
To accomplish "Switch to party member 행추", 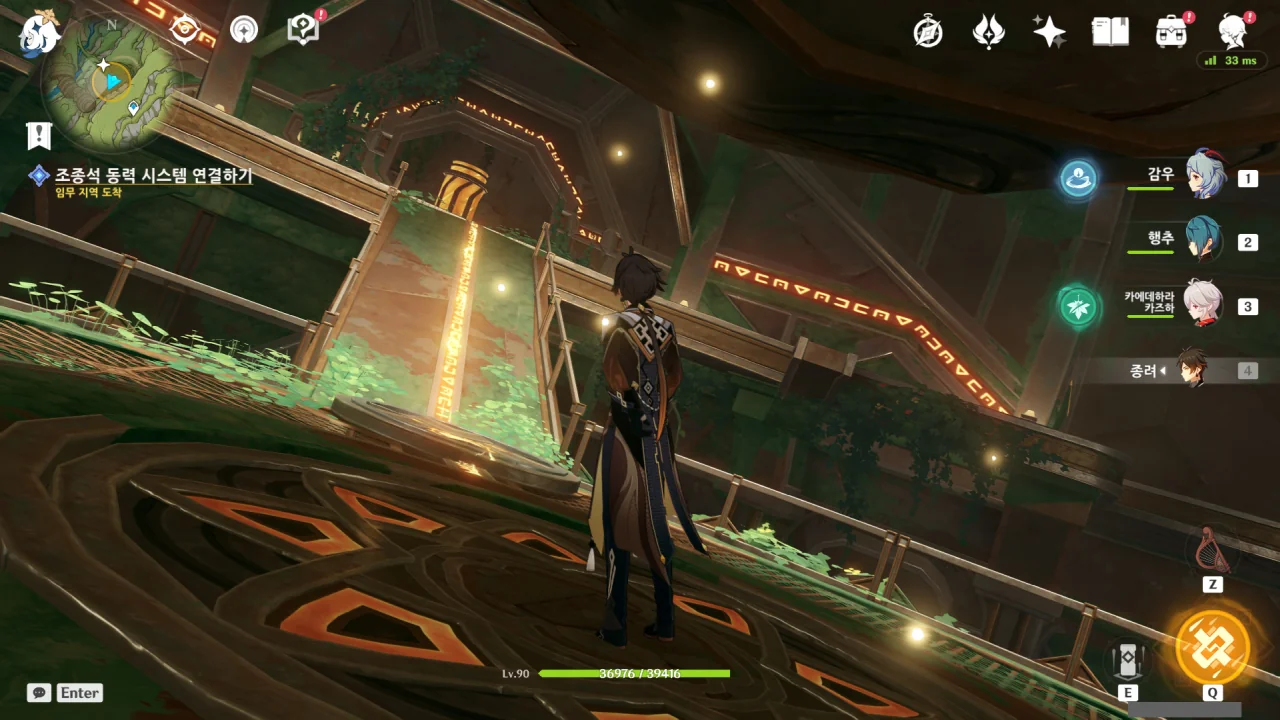I will click(1204, 241).
